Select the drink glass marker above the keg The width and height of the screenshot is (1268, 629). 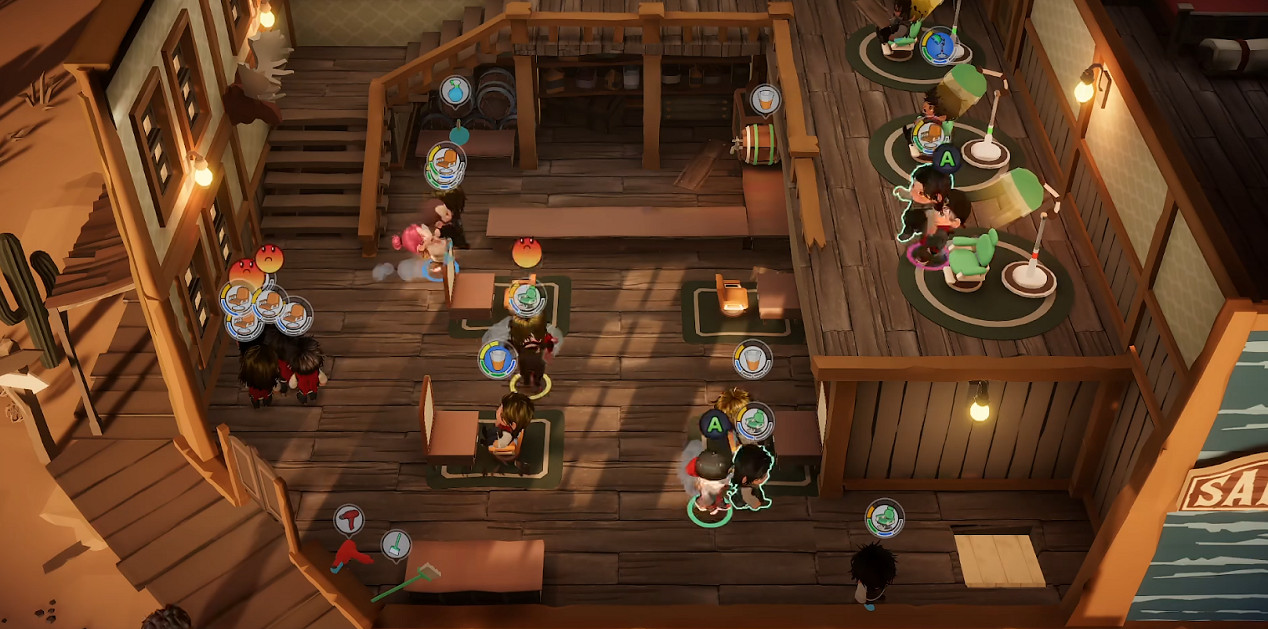[x=765, y=99]
